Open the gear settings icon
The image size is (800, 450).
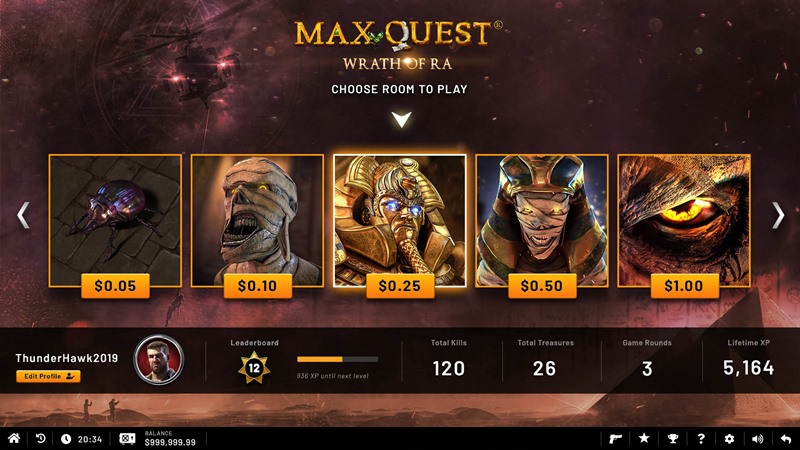(x=729, y=439)
